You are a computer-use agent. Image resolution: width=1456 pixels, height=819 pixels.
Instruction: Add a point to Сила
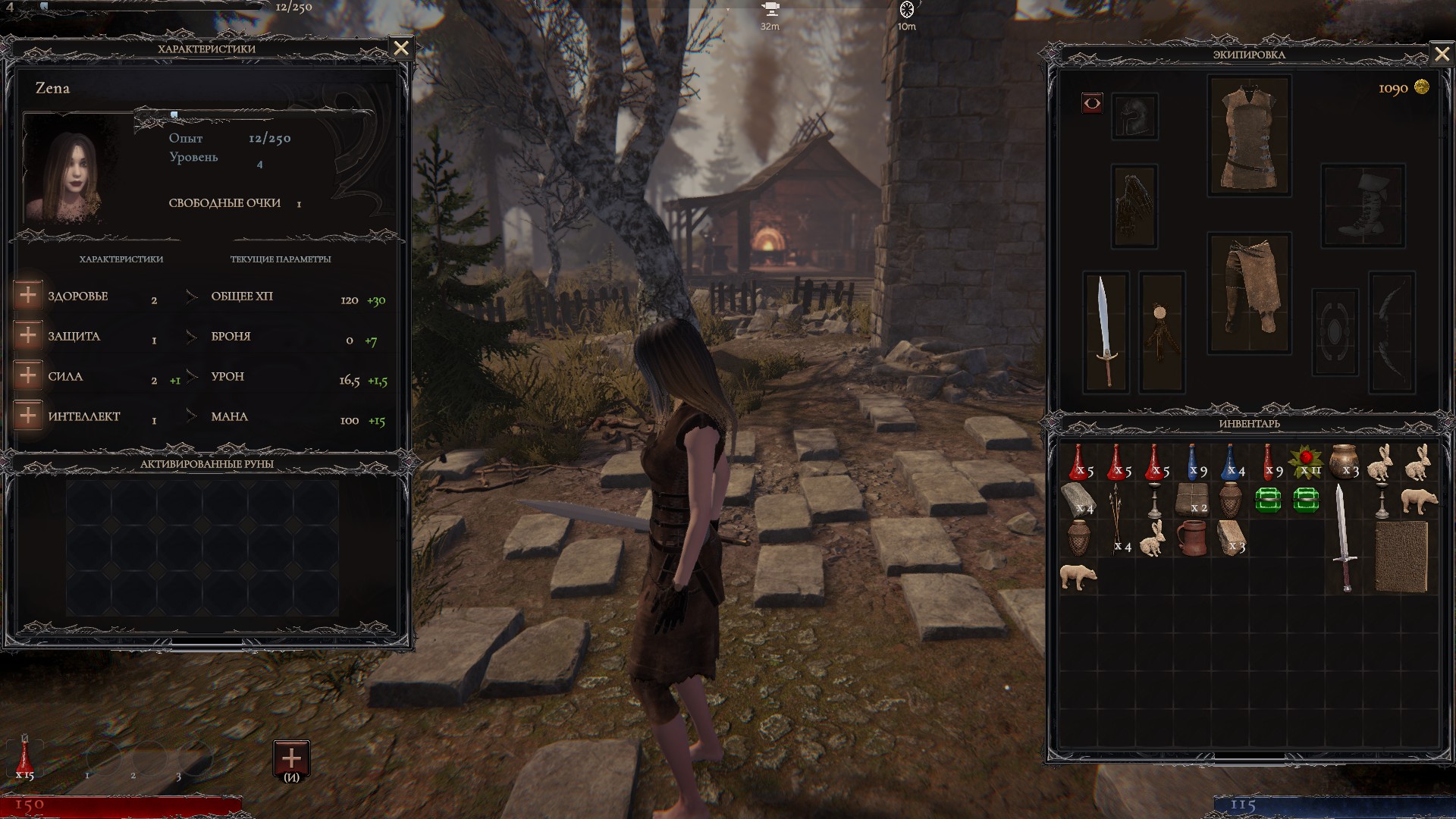point(28,375)
